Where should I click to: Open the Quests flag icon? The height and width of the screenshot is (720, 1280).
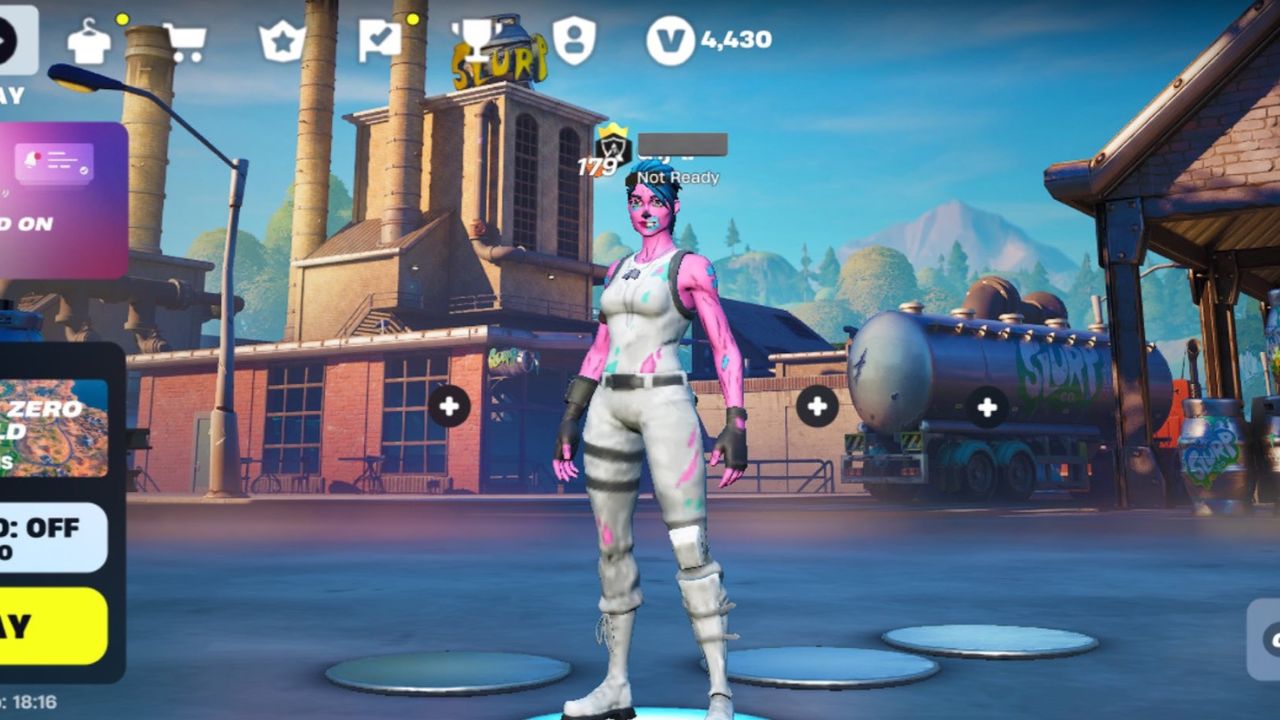coord(380,42)
